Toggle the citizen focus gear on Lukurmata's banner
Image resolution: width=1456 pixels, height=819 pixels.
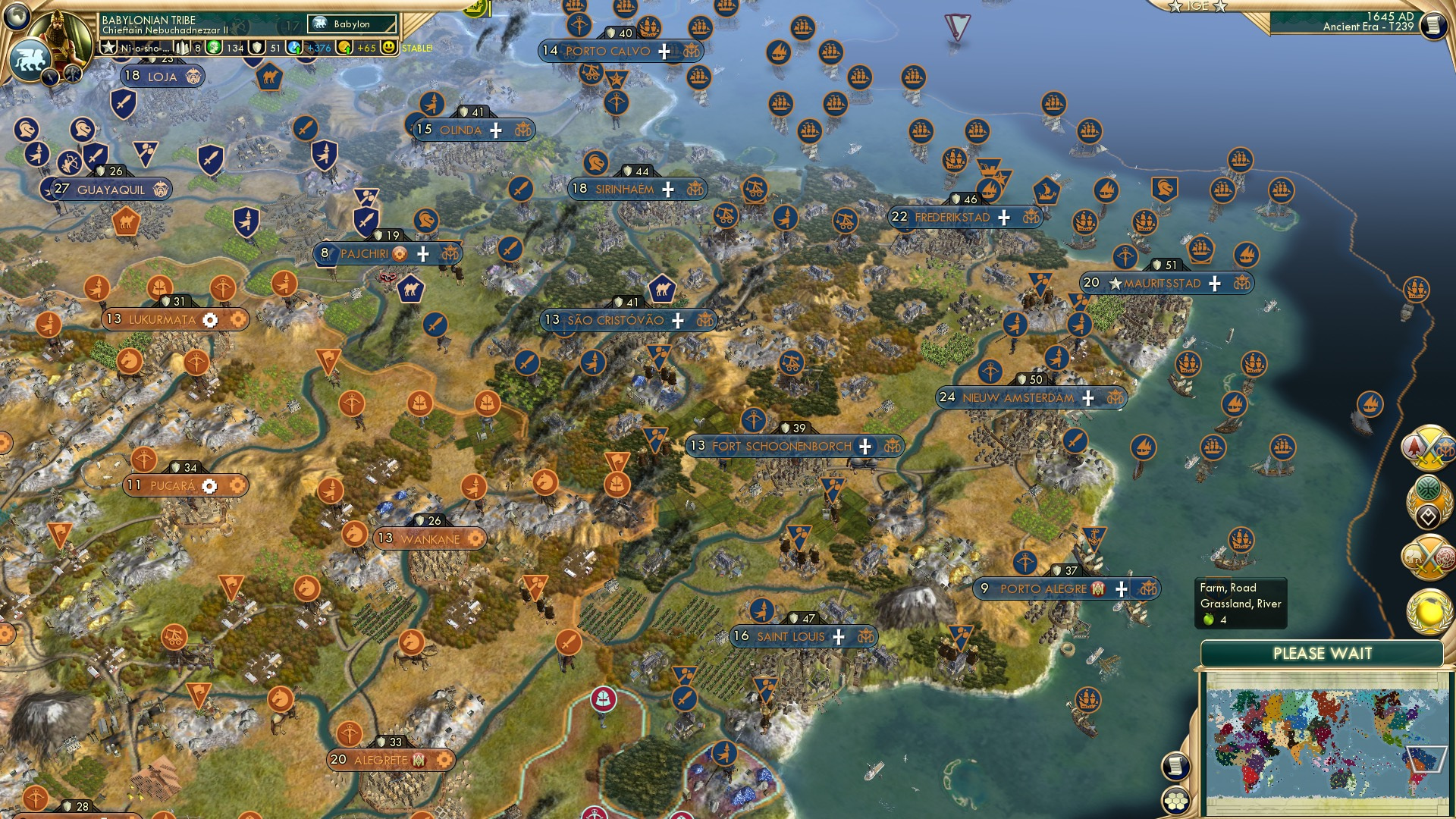point(210,320)
